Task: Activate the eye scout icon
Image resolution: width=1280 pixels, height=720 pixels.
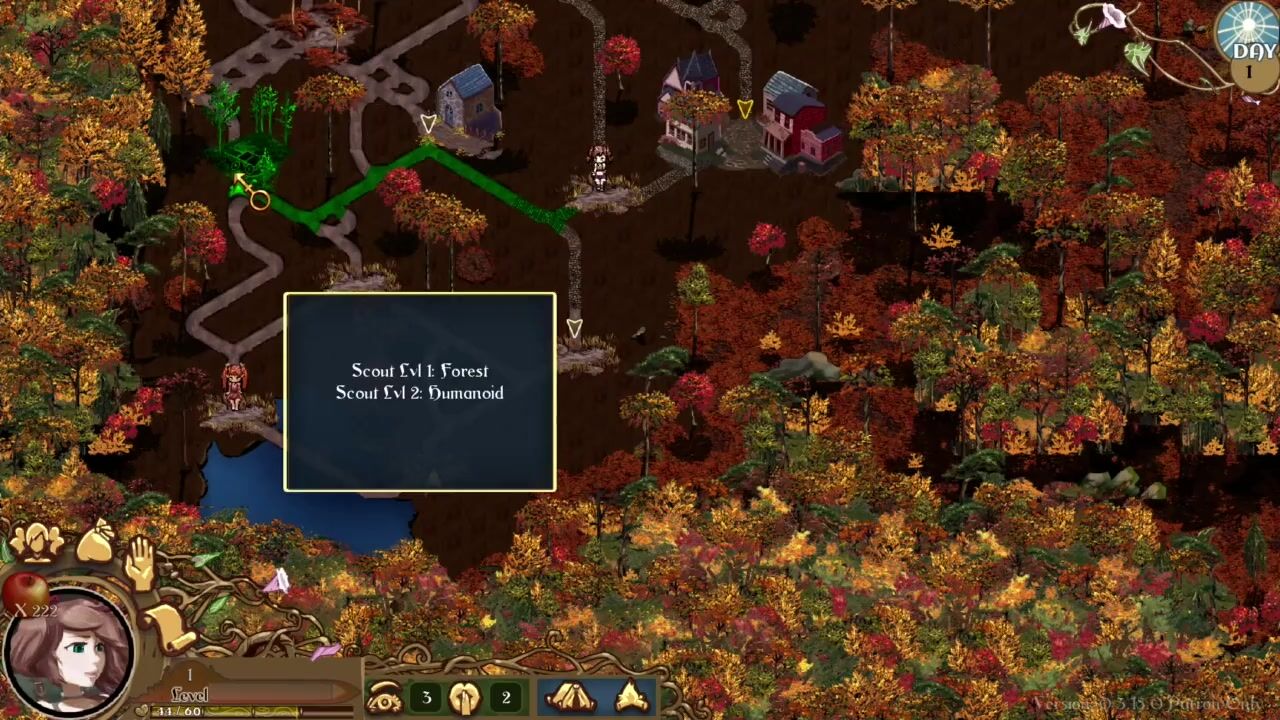Action: point(385,698)
